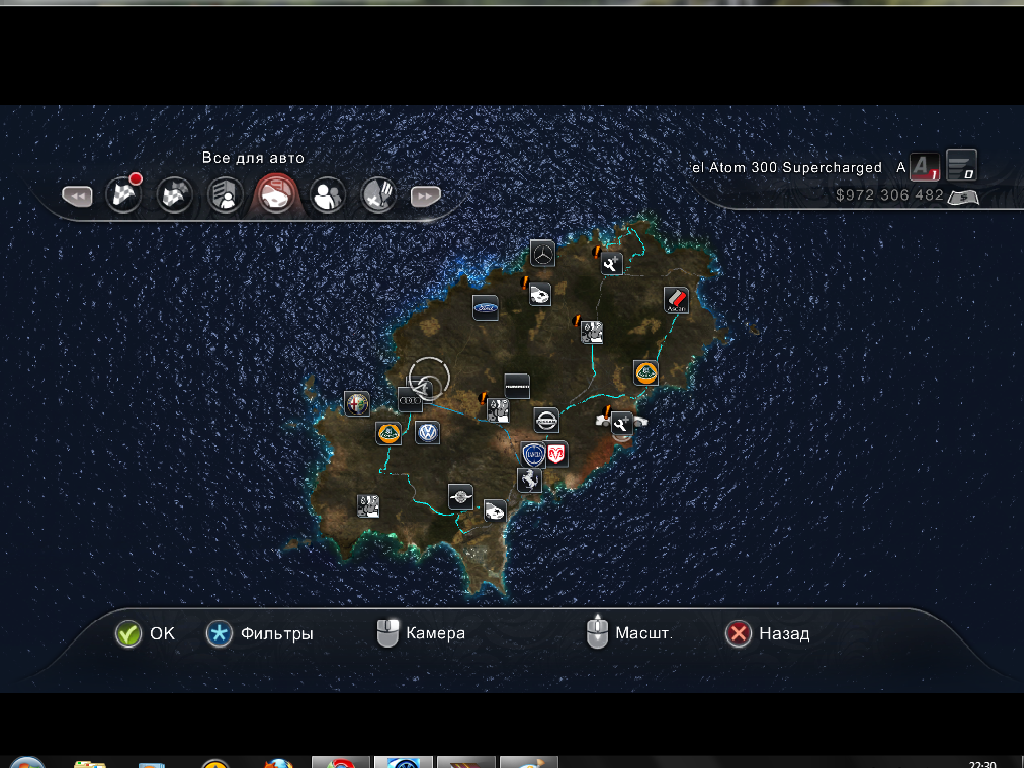1024x768 pixels.
Task: Choose the Dodge ram logo marker
Action: point(556,454)
